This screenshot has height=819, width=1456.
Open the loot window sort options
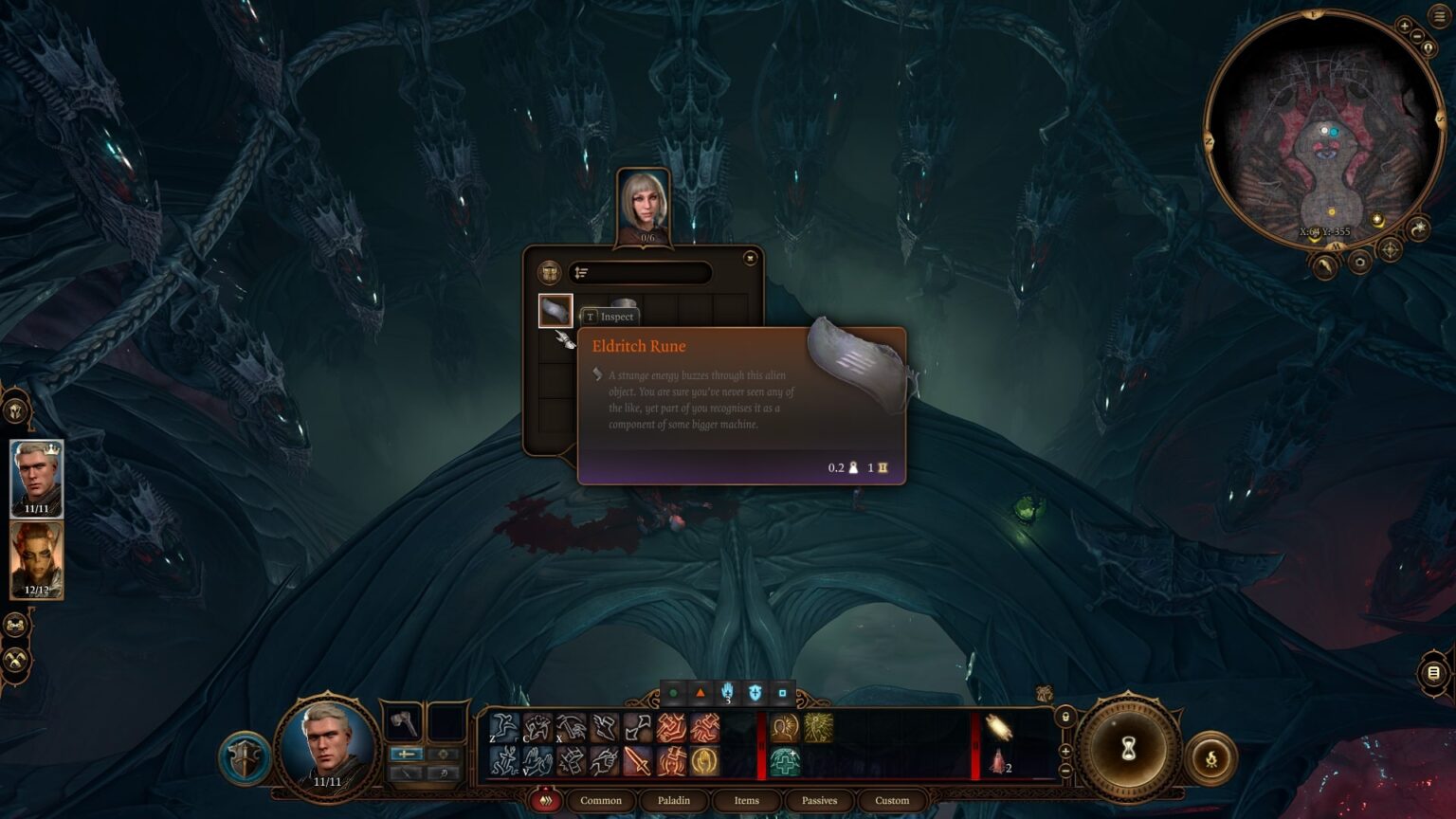click(x=582, y=272)
